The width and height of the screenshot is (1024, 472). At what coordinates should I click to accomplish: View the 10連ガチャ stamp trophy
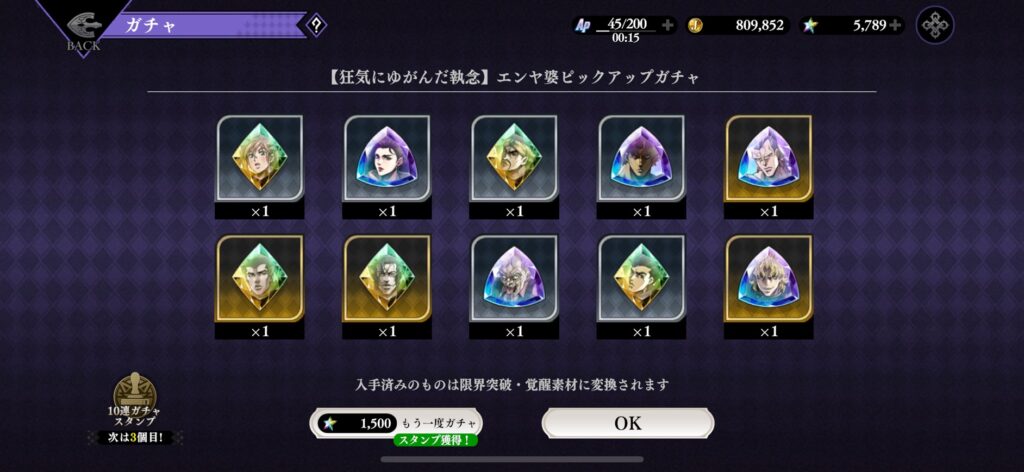tap(135, 394)
